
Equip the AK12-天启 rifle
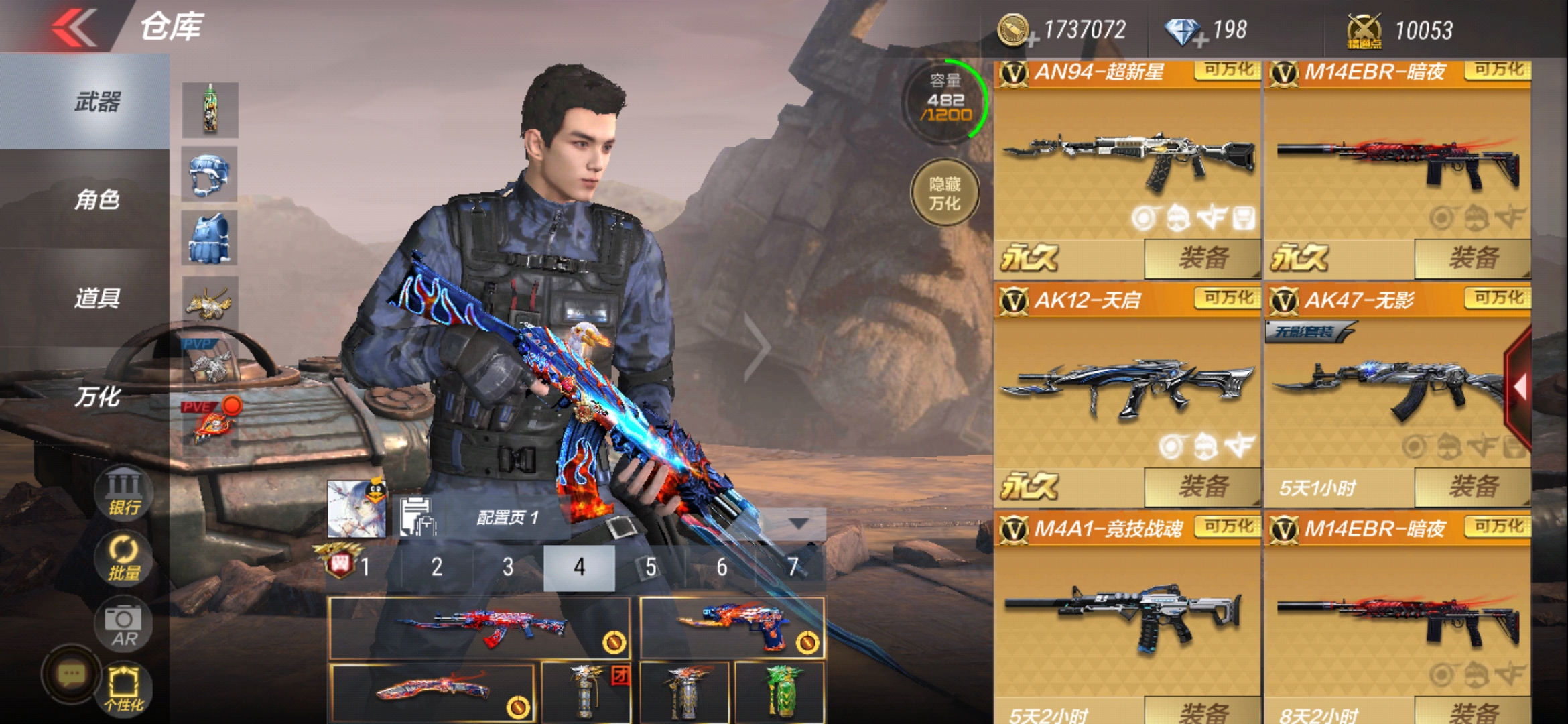tap(1202, 487)
